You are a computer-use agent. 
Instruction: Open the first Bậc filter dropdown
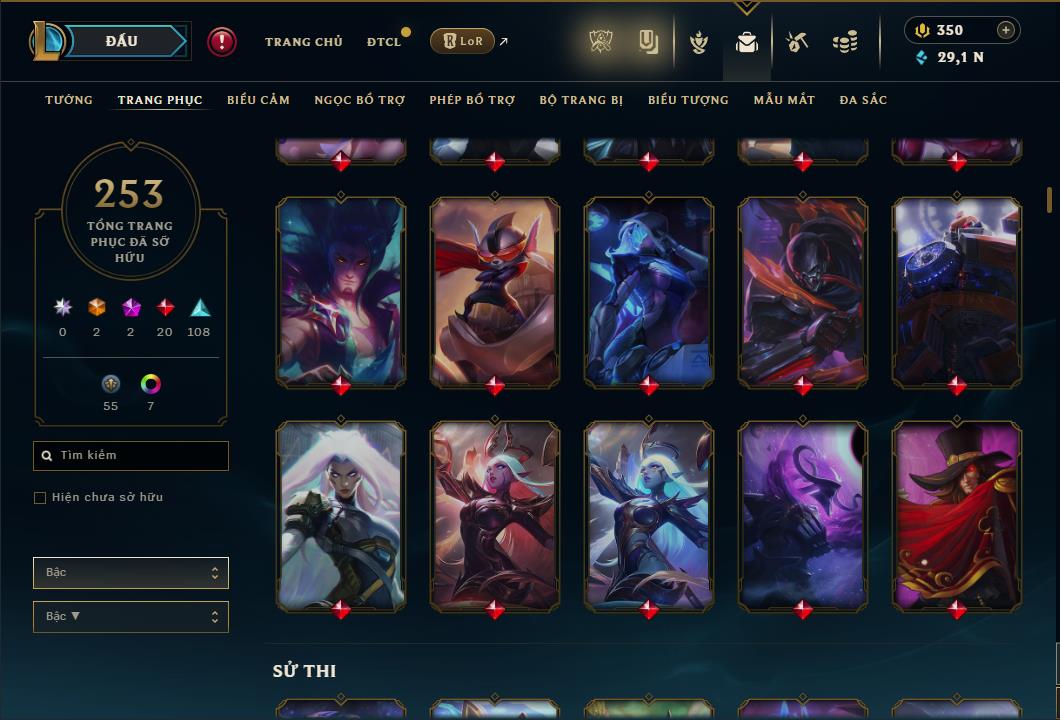(x=130, y=573)
